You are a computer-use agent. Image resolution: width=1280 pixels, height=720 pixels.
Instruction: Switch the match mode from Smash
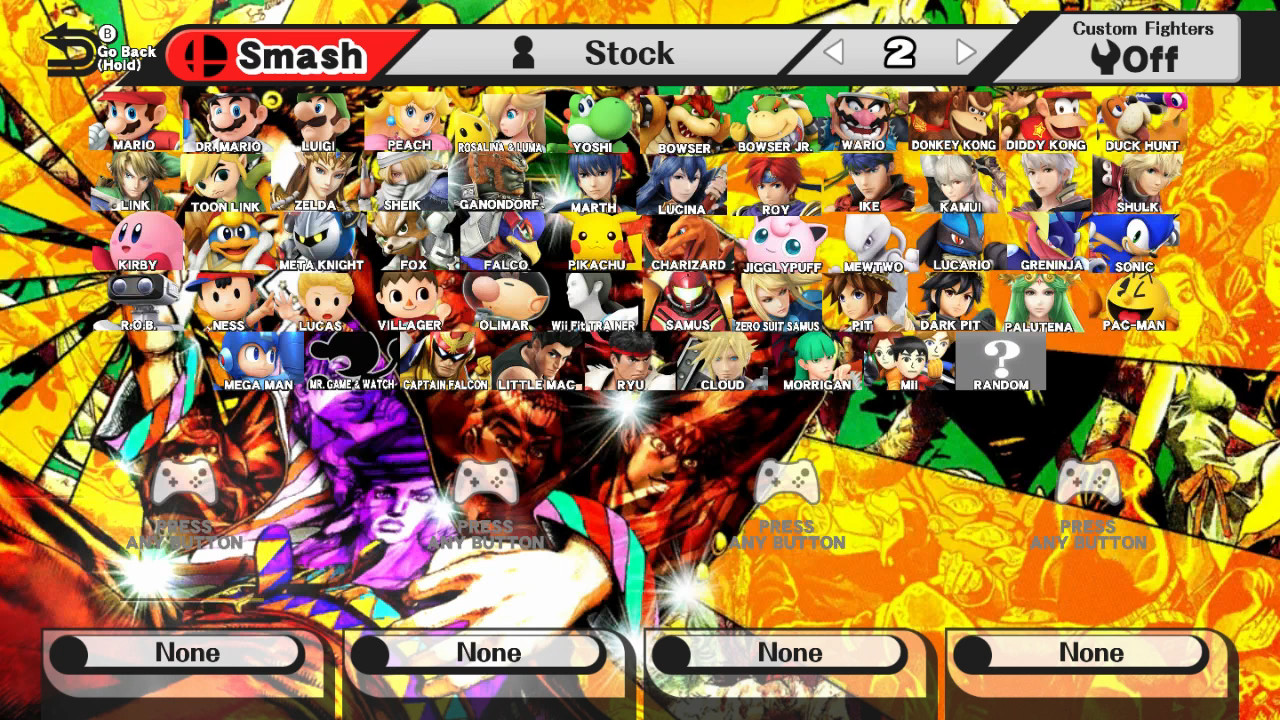point(275,55)
